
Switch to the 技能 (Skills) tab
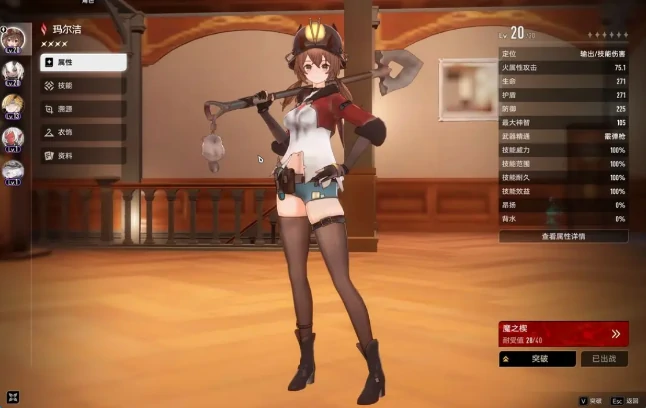click(83, 86)
